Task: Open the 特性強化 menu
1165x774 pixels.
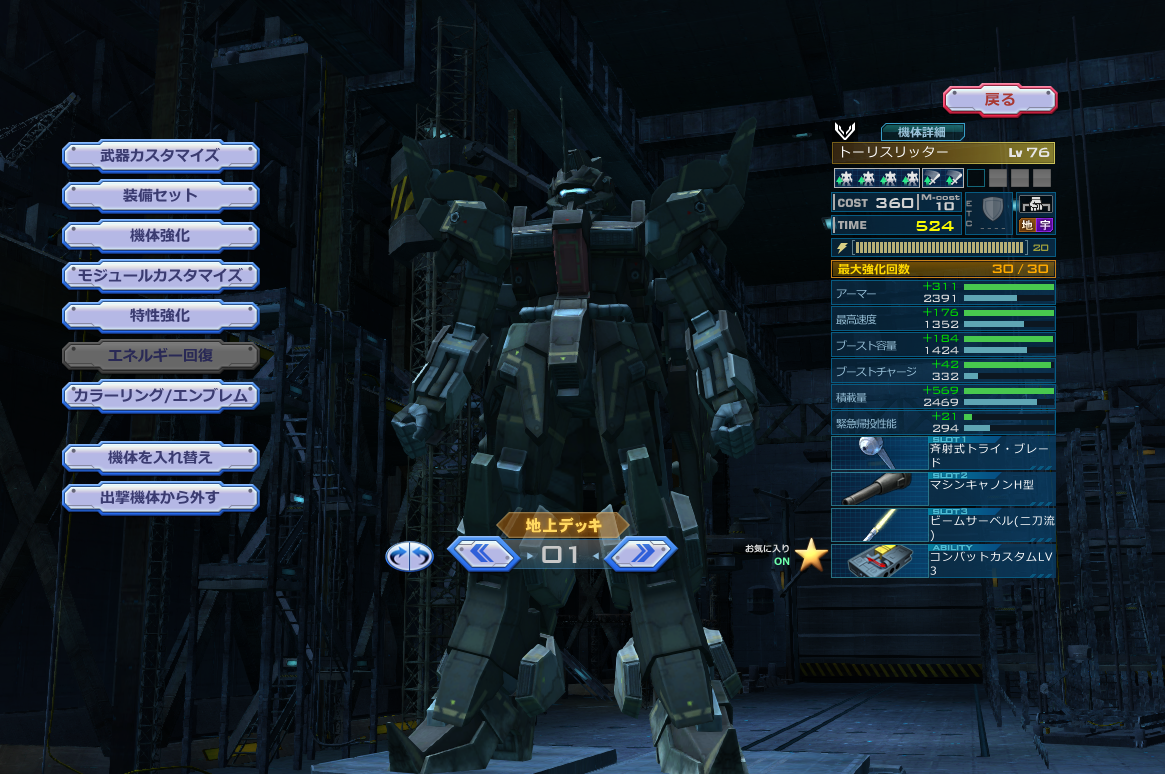Action: tap(160, 316)
